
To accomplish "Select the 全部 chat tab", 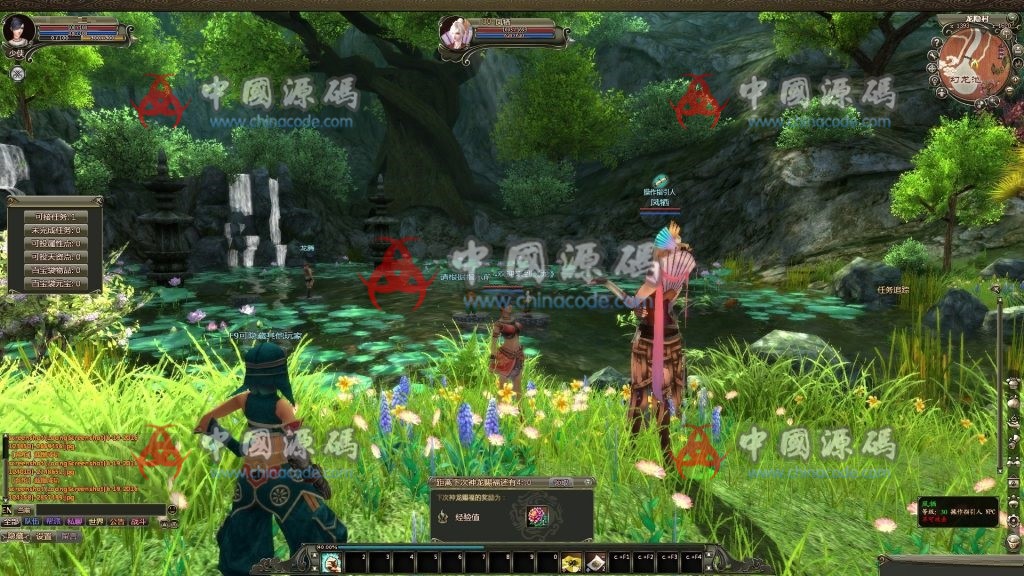I will 10,522.
